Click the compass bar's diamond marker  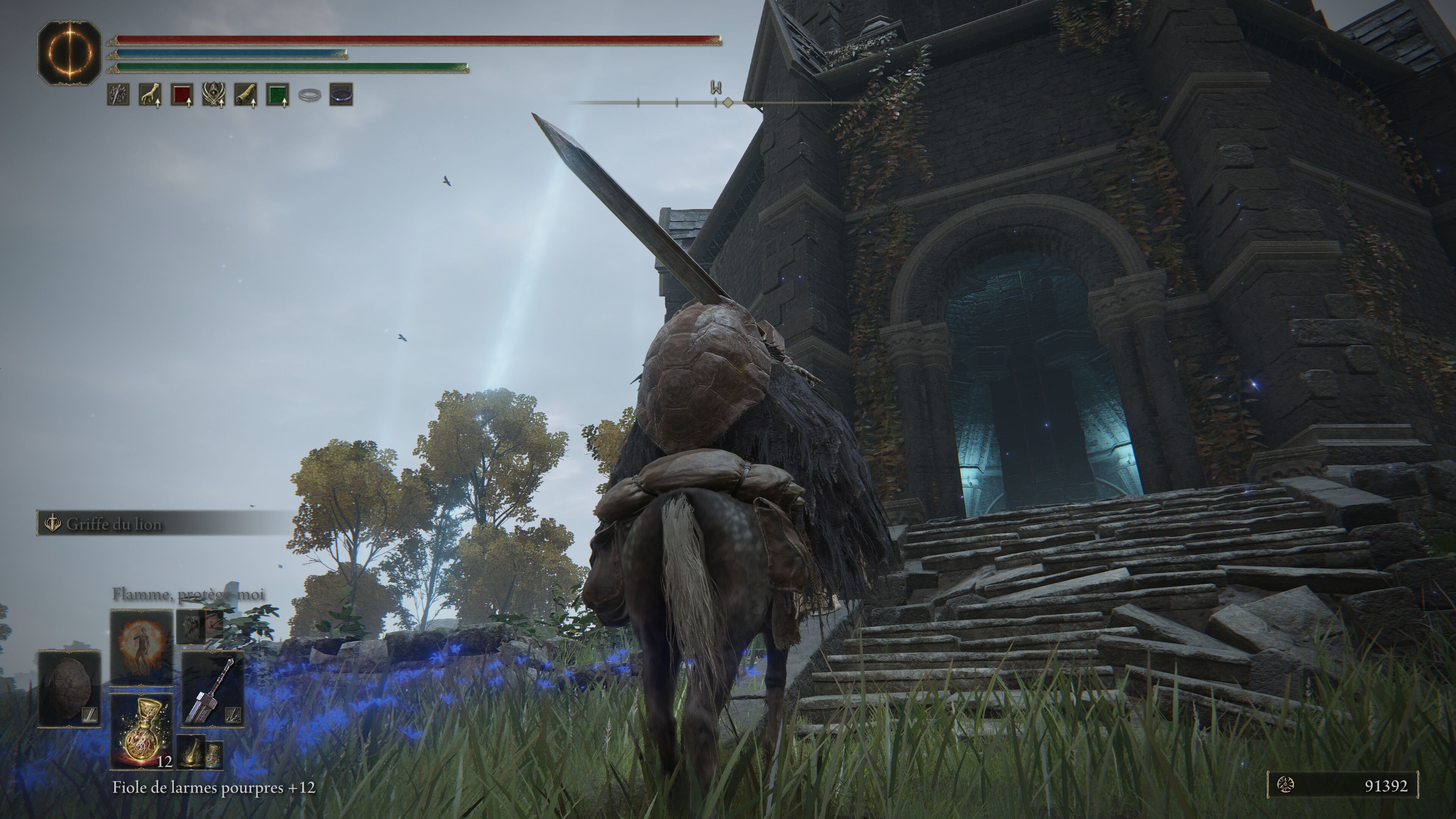click(728, 102)
